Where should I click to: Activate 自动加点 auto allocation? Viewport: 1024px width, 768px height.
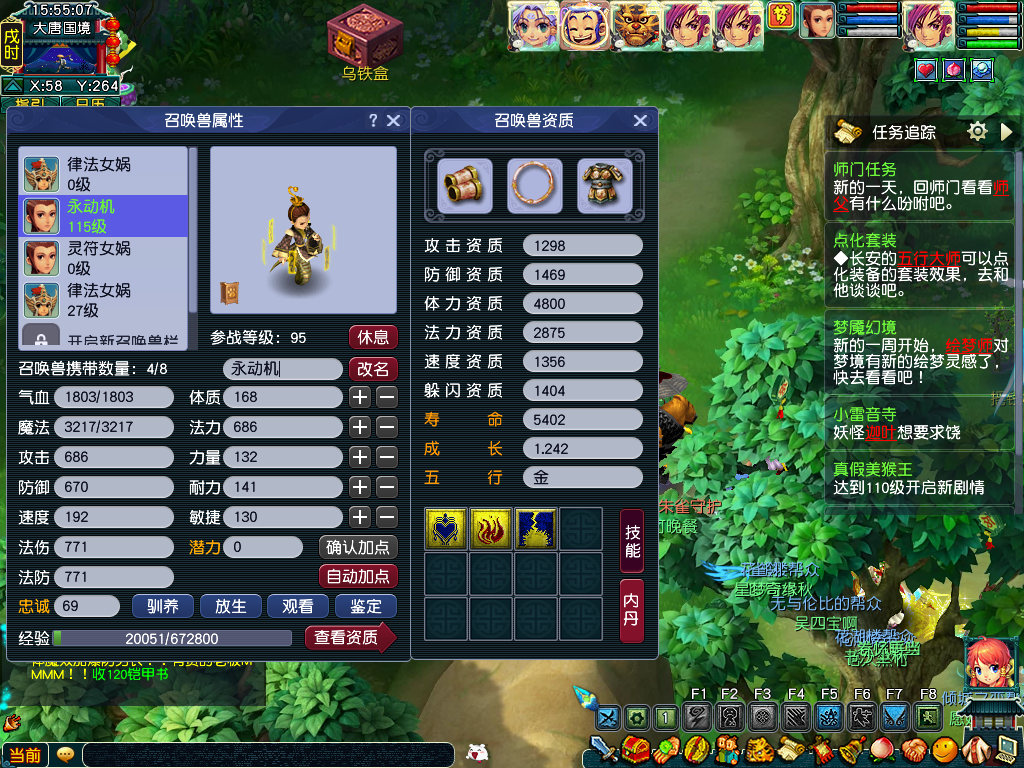tap(358, 577)
